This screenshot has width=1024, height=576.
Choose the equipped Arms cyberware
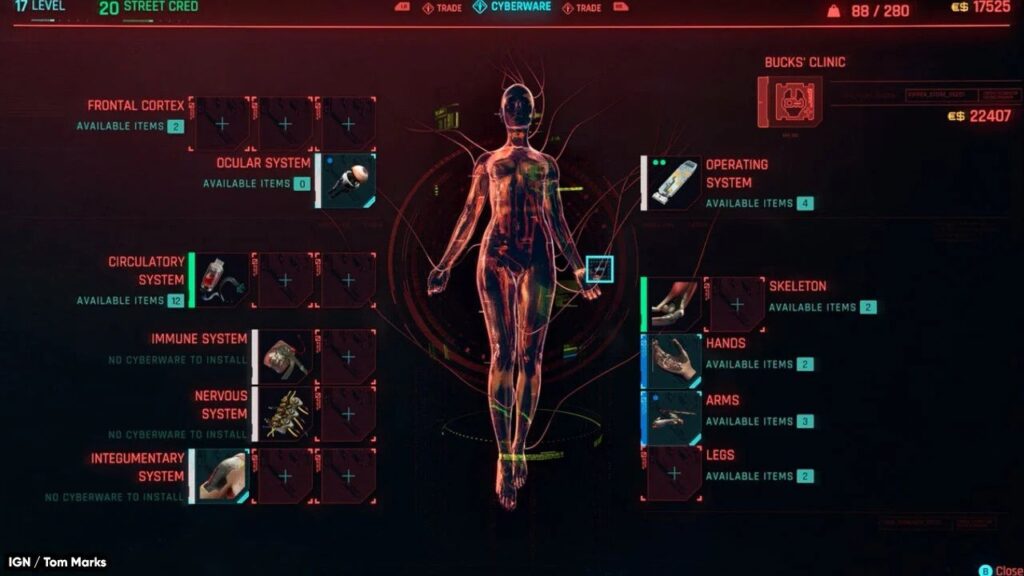click(674, 417)
